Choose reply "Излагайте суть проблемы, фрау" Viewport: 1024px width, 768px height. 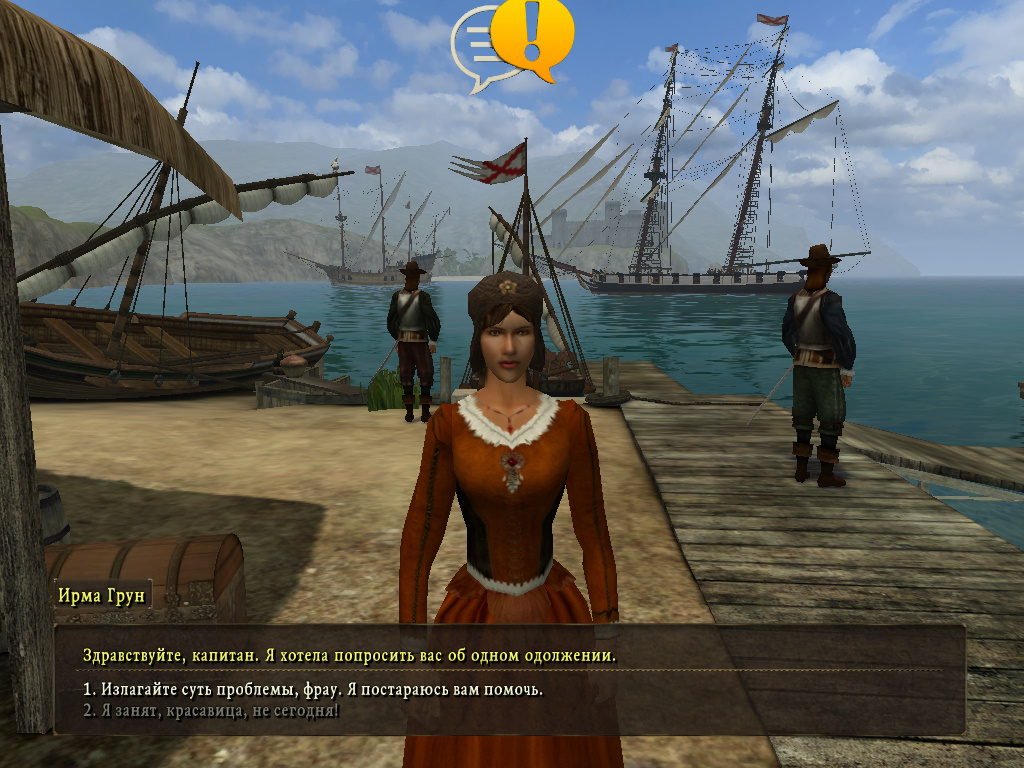(x=313, y=690)
